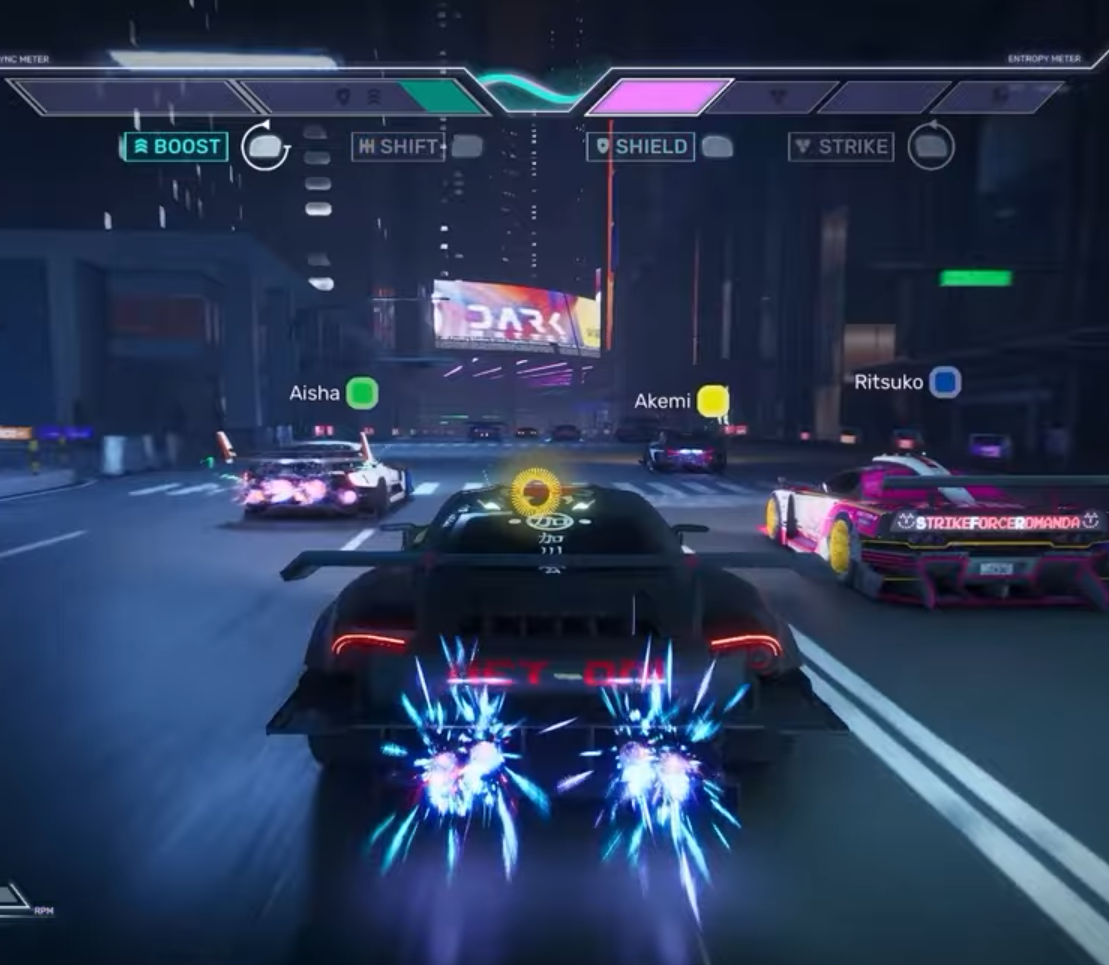Viewport: 1109px width, 965px height.
Task: Select the STRIKE ability
Action: [x=841, y=147]
